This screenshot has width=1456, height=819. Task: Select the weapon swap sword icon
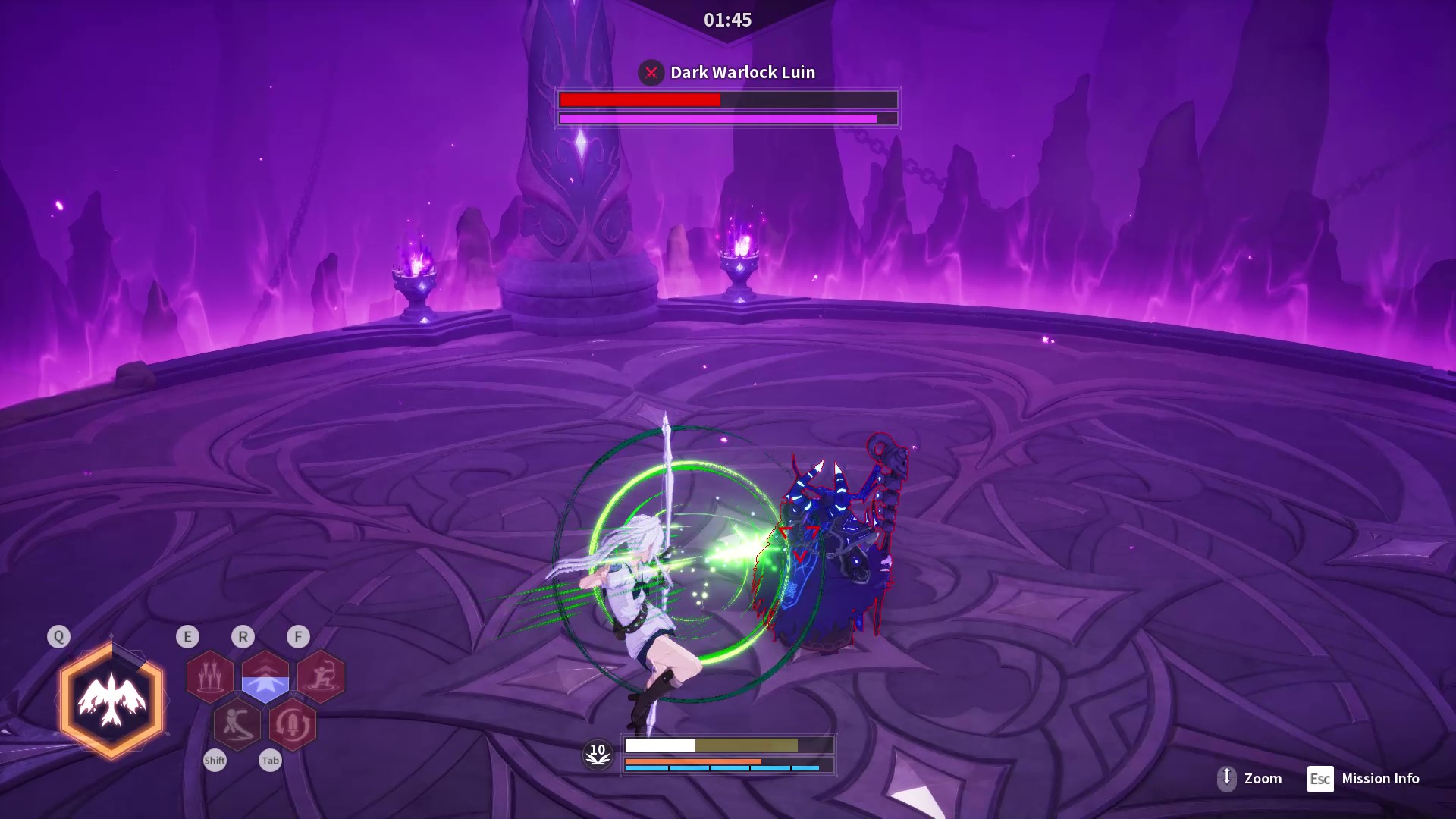click(x=293, y=725)
